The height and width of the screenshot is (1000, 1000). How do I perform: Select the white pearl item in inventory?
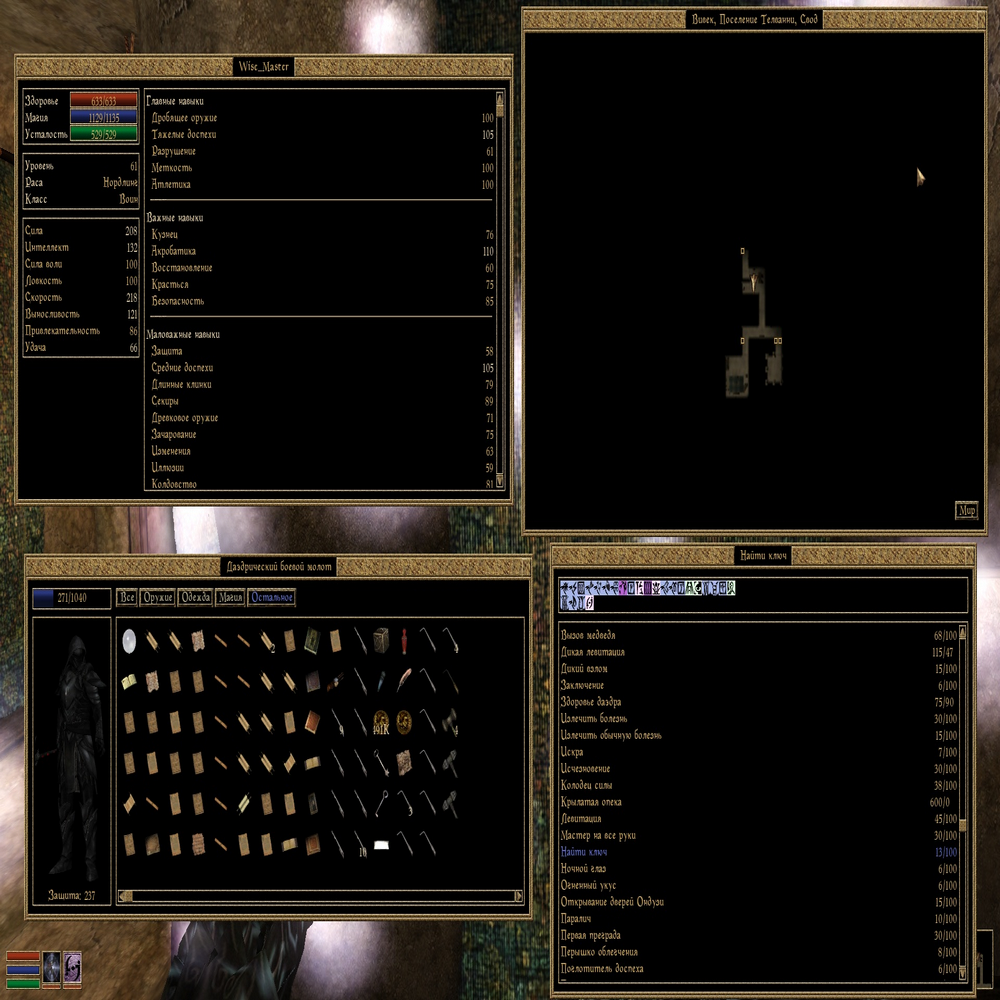tap(129, 640)
